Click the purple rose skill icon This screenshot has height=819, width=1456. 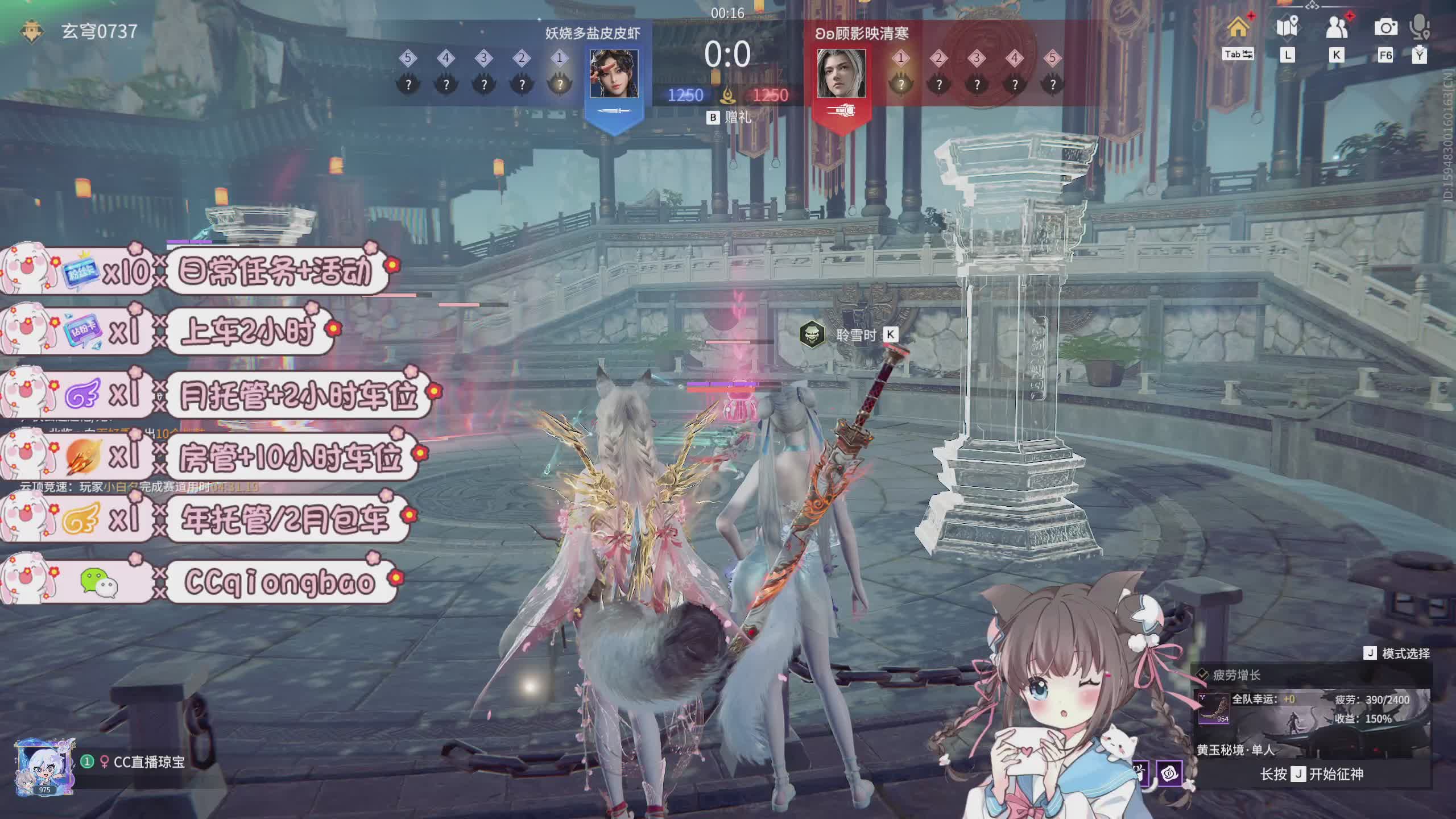point(1169,774)
